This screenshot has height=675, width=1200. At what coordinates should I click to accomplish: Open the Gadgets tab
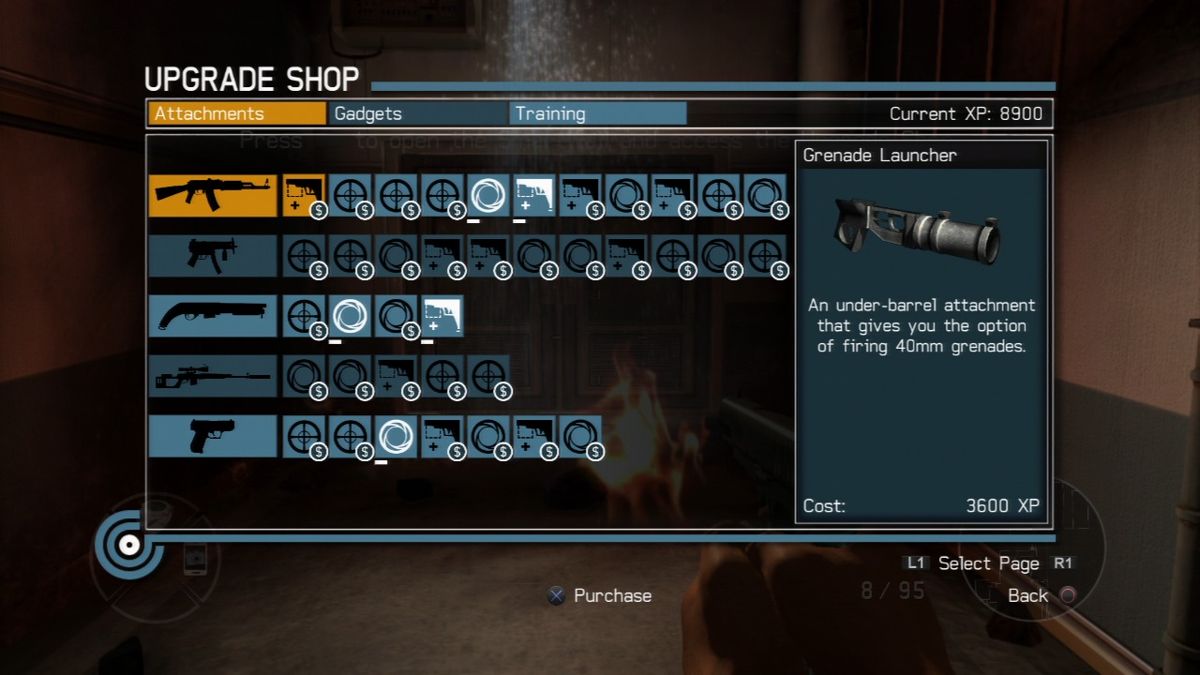click(x=418, y=114)
